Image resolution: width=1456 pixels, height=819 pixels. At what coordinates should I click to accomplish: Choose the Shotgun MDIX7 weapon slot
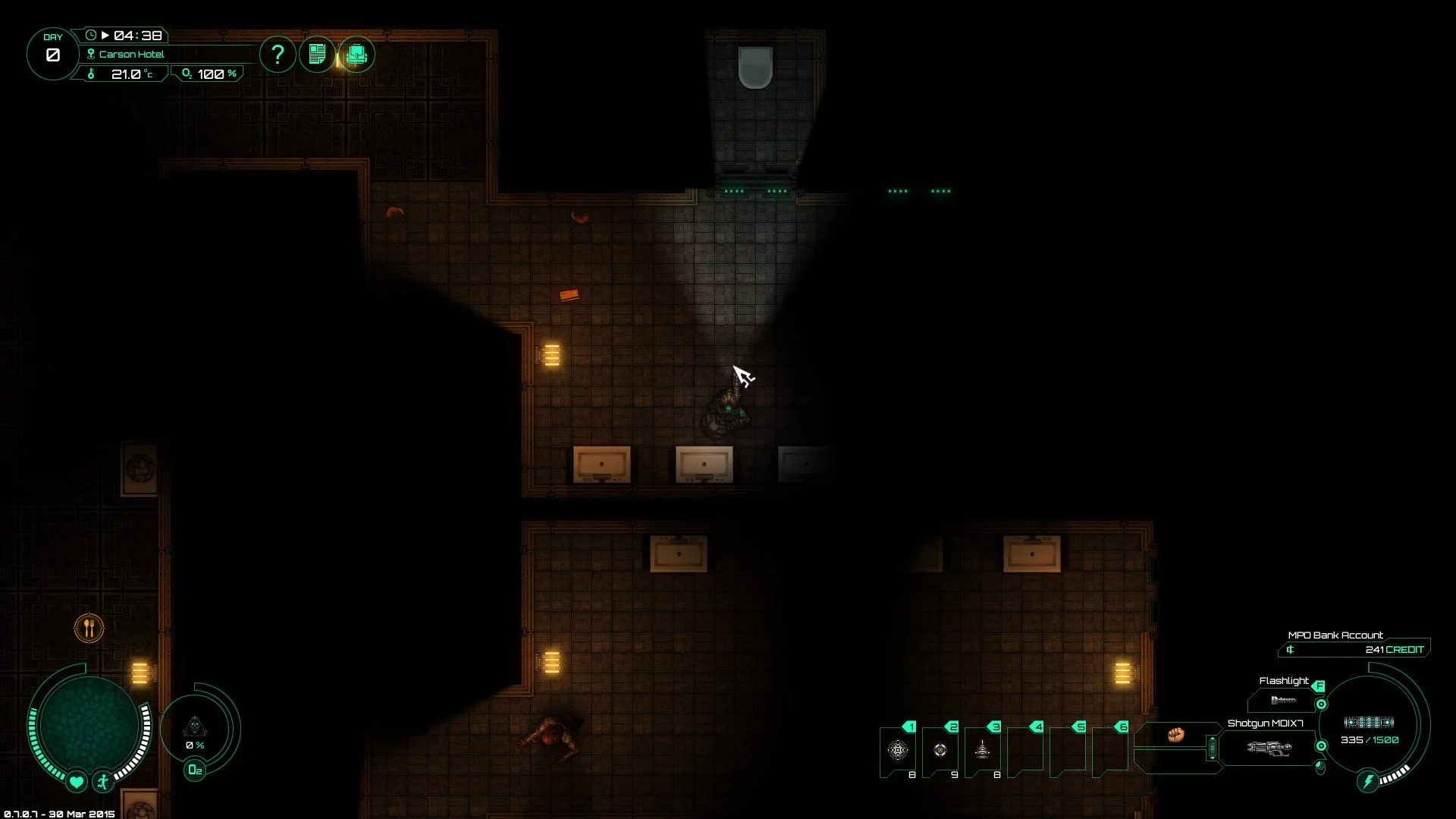[1268, 748]
